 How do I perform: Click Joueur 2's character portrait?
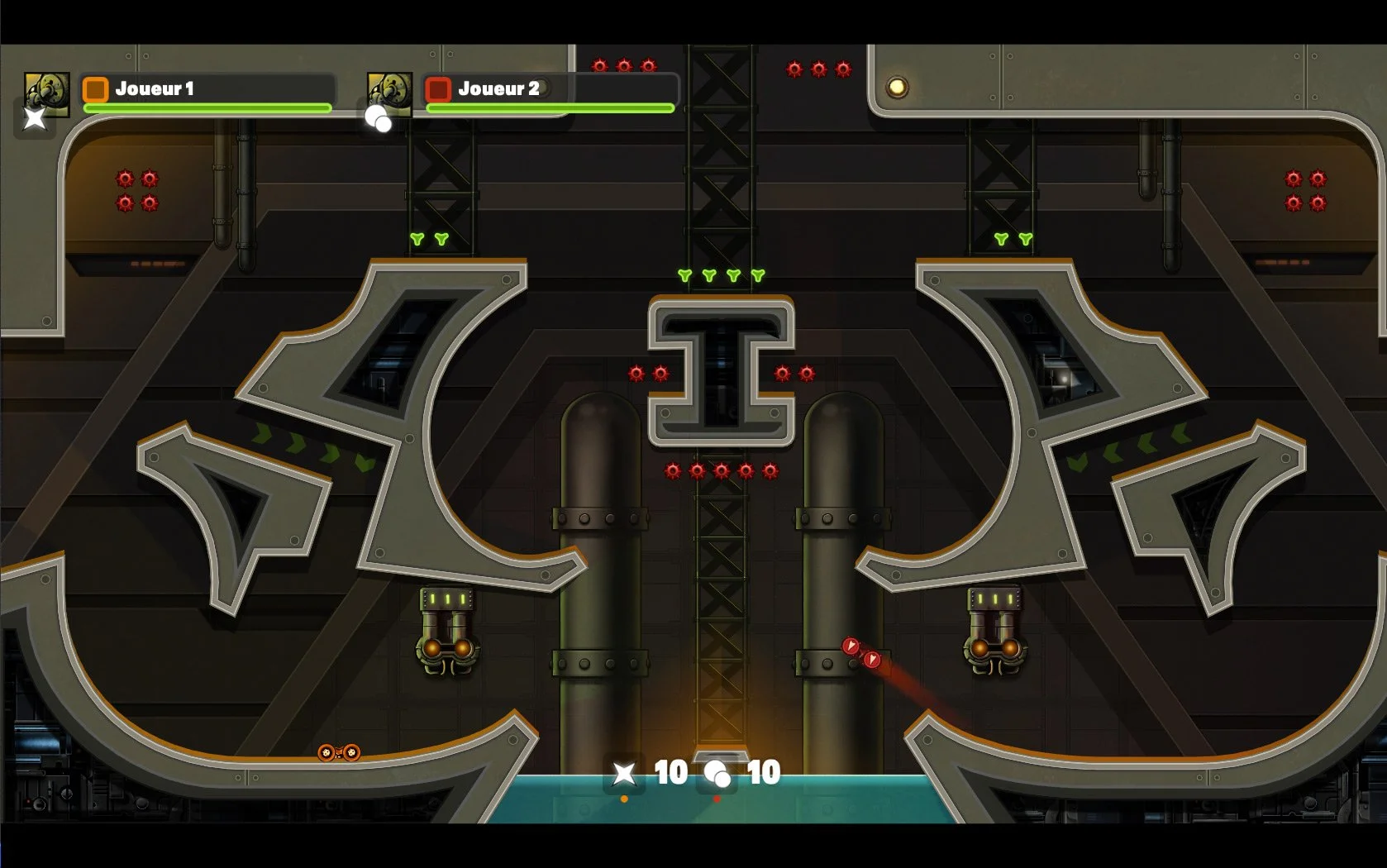[390, 90]
